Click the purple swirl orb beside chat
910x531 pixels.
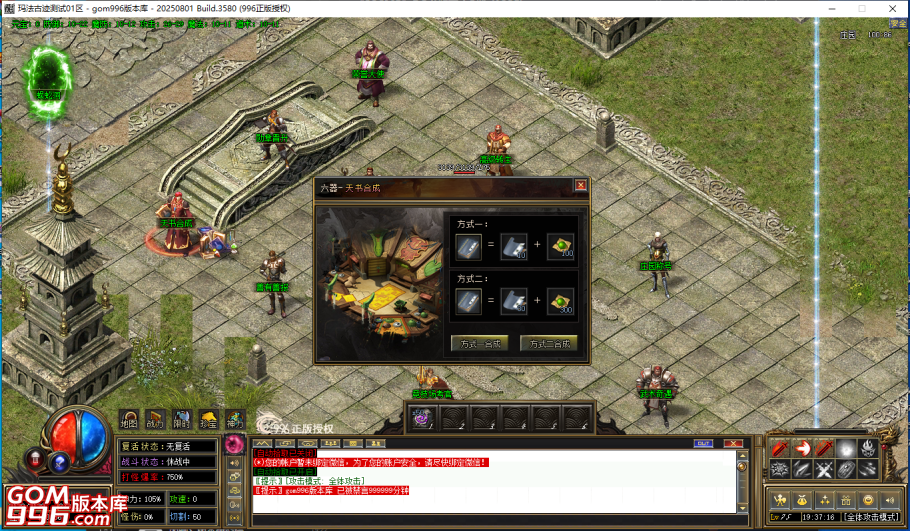coord(234,443)
